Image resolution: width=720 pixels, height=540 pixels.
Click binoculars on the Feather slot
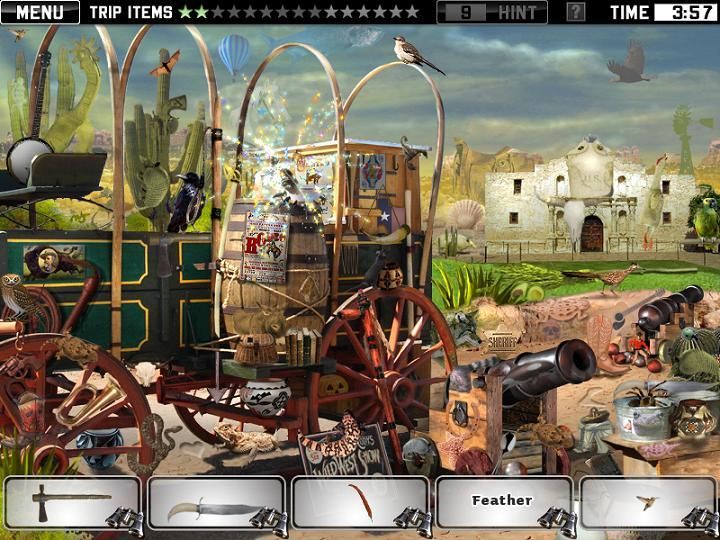tap(552, 517)
